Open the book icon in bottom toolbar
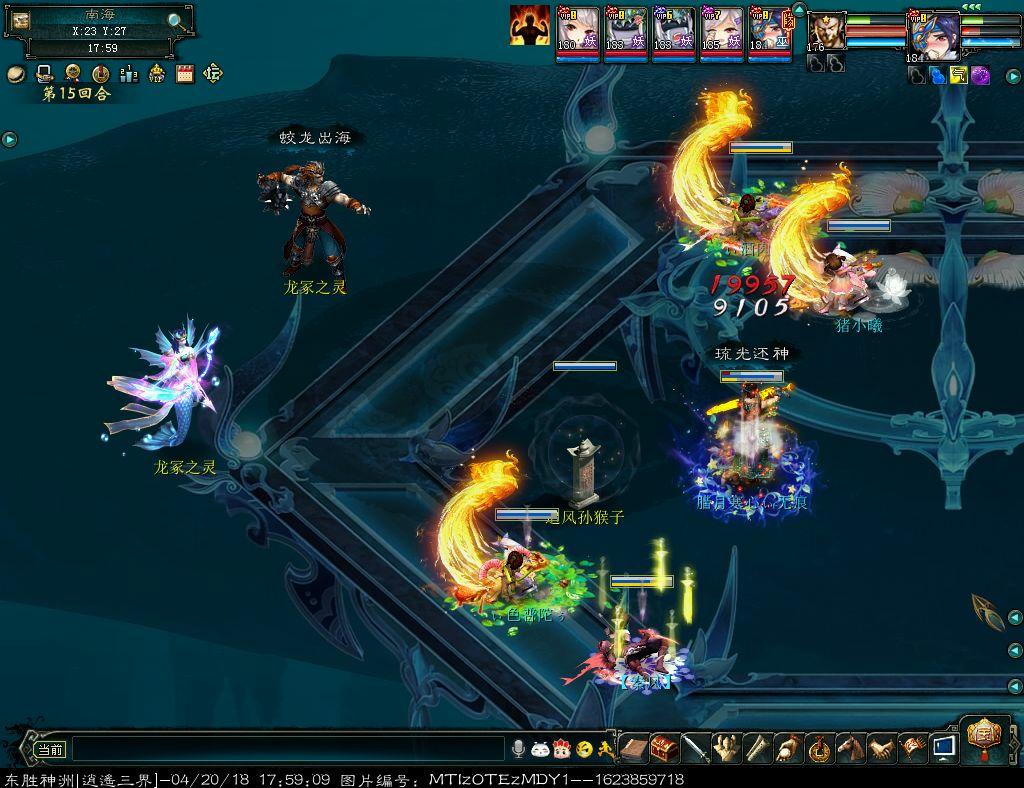Viewport: 1024px width, 788px height. (633, 747)
